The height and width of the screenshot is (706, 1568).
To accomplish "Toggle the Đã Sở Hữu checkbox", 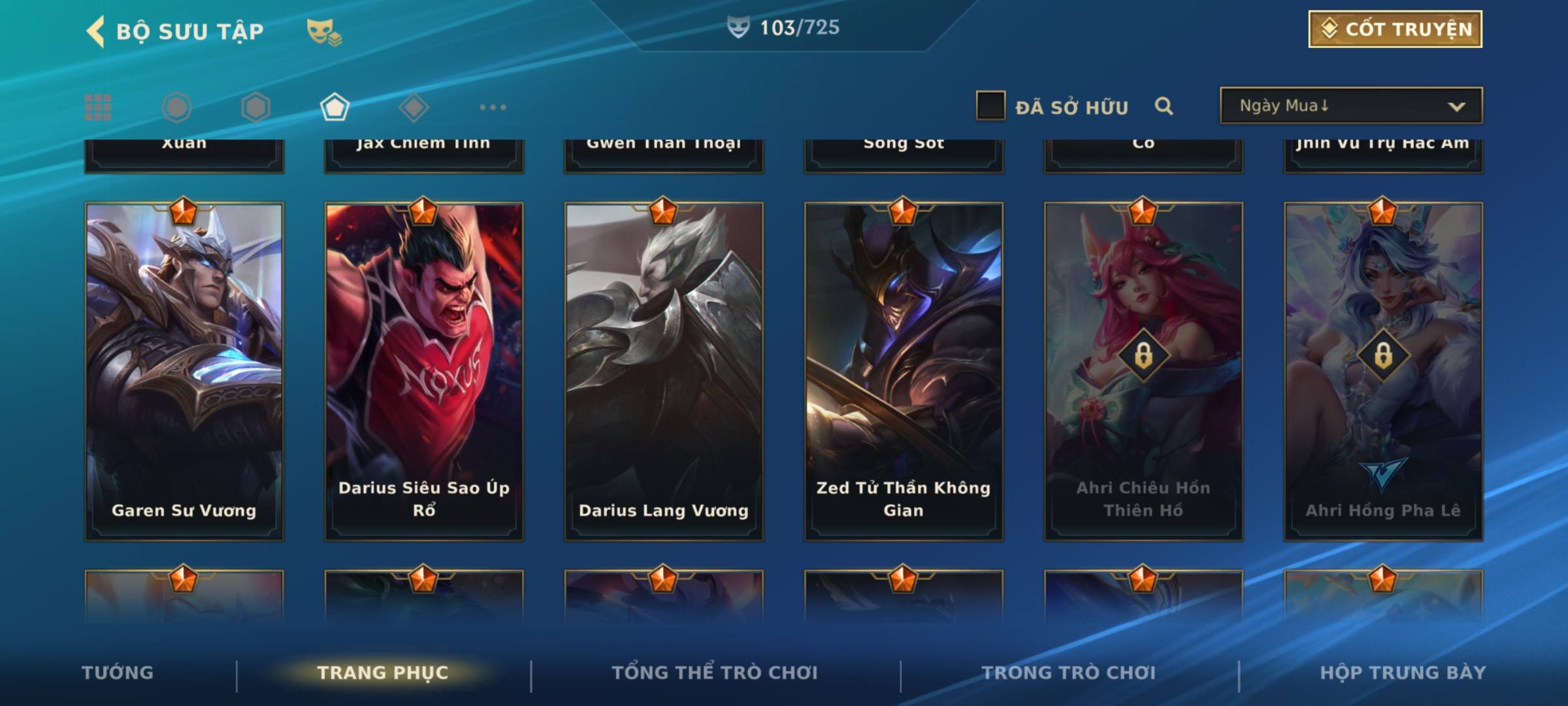I will tap(990, 106).
